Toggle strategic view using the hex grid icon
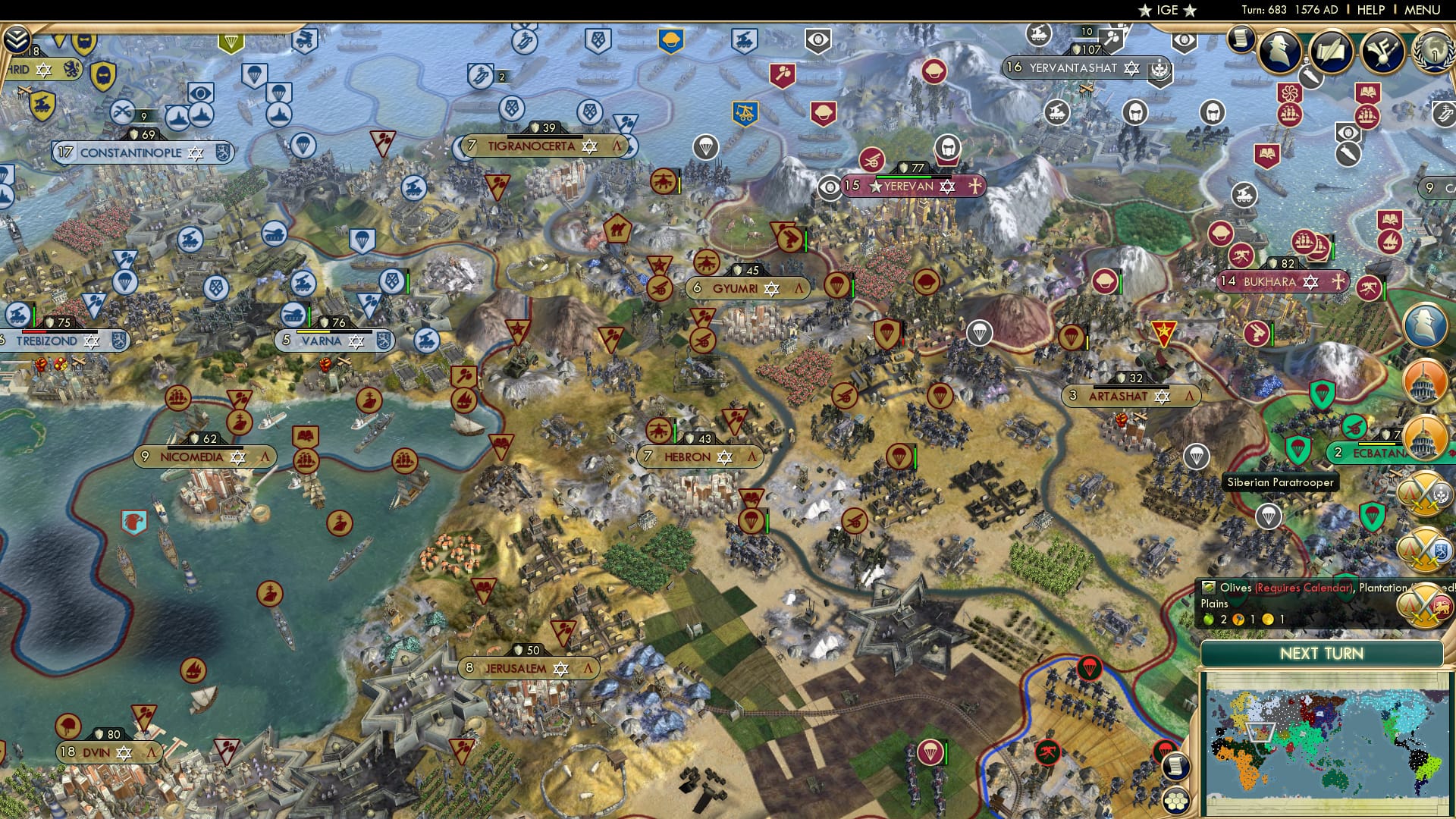This screenshot has height=819, width=1456. (1175, 801)
